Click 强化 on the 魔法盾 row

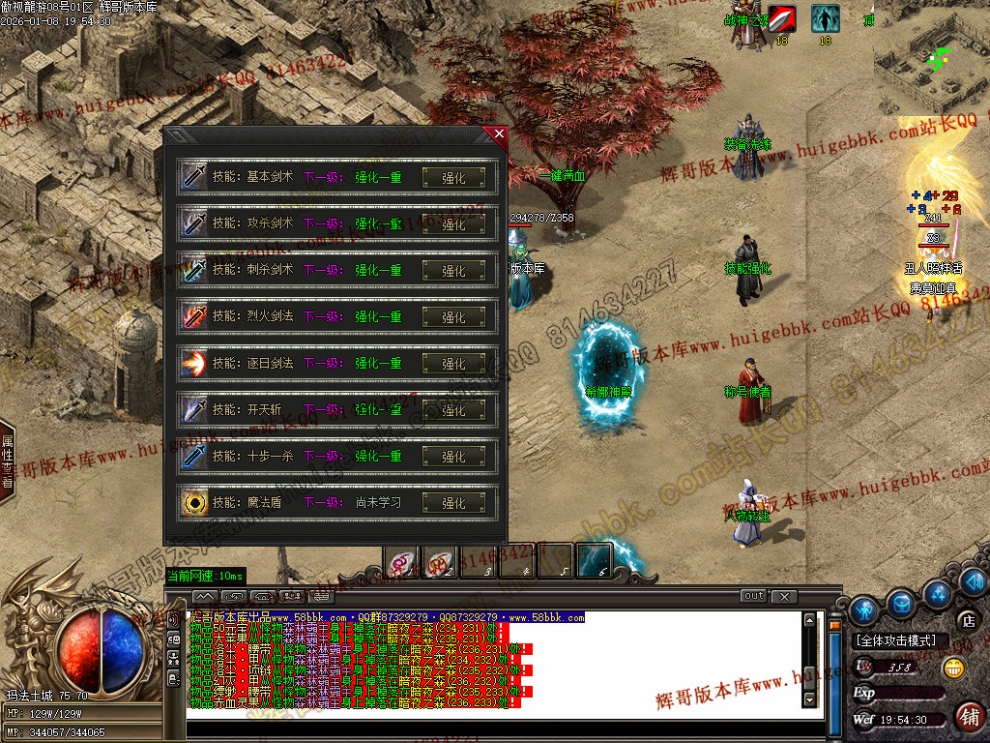(454, 503)
